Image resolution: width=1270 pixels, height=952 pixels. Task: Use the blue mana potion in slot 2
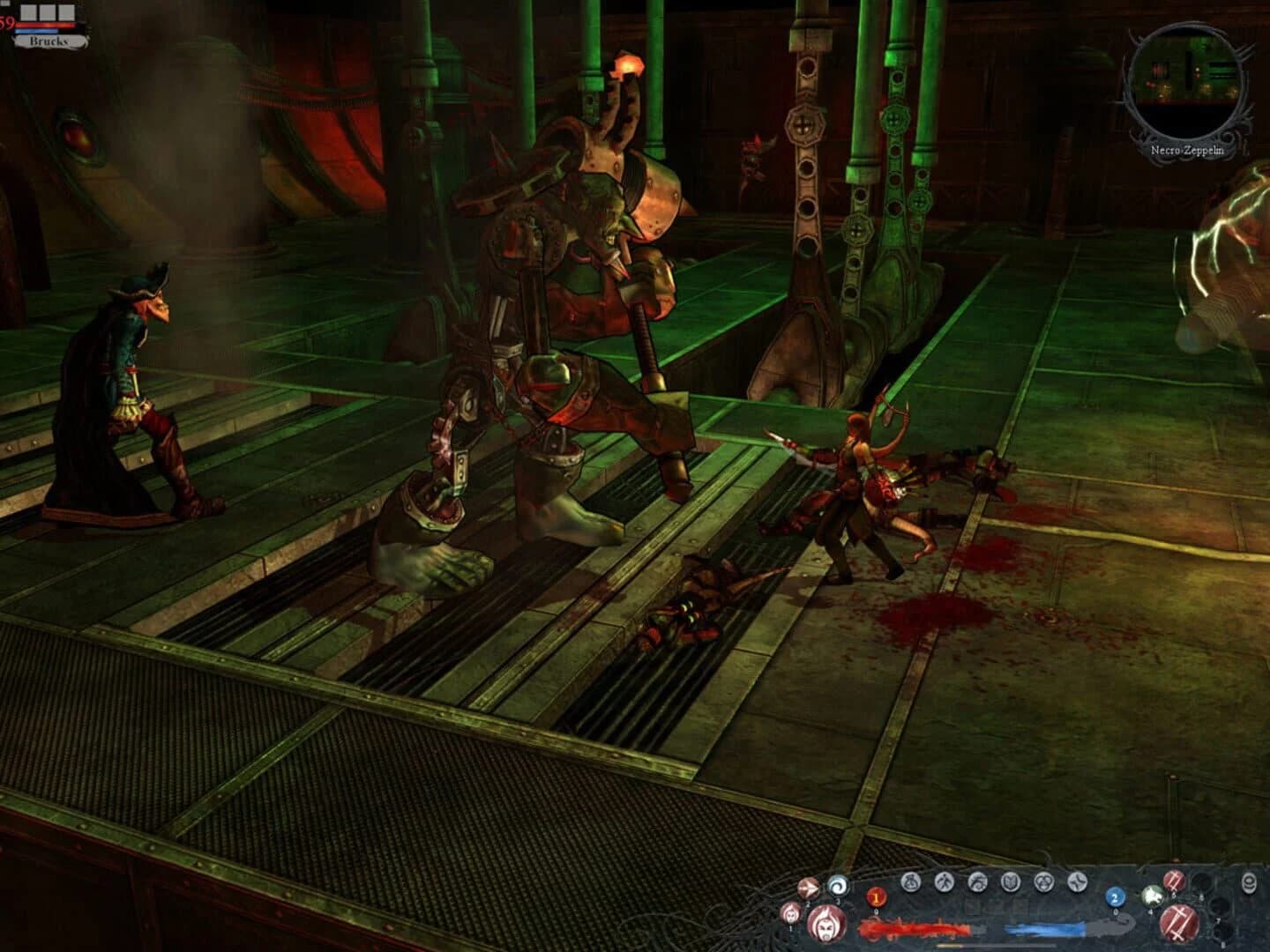[1114, 897]
